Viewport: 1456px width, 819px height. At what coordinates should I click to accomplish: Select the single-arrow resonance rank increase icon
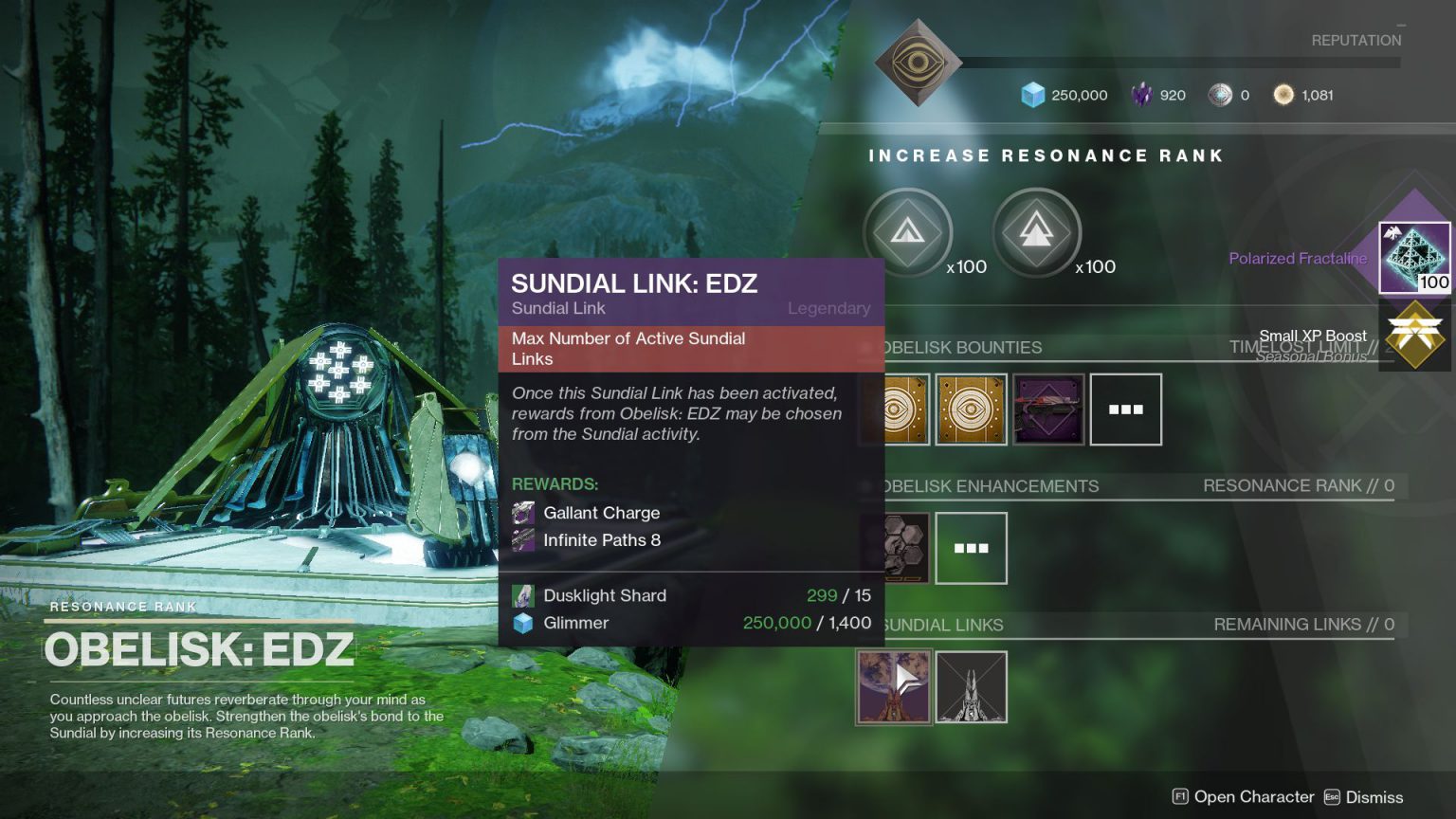click(907, 232)
